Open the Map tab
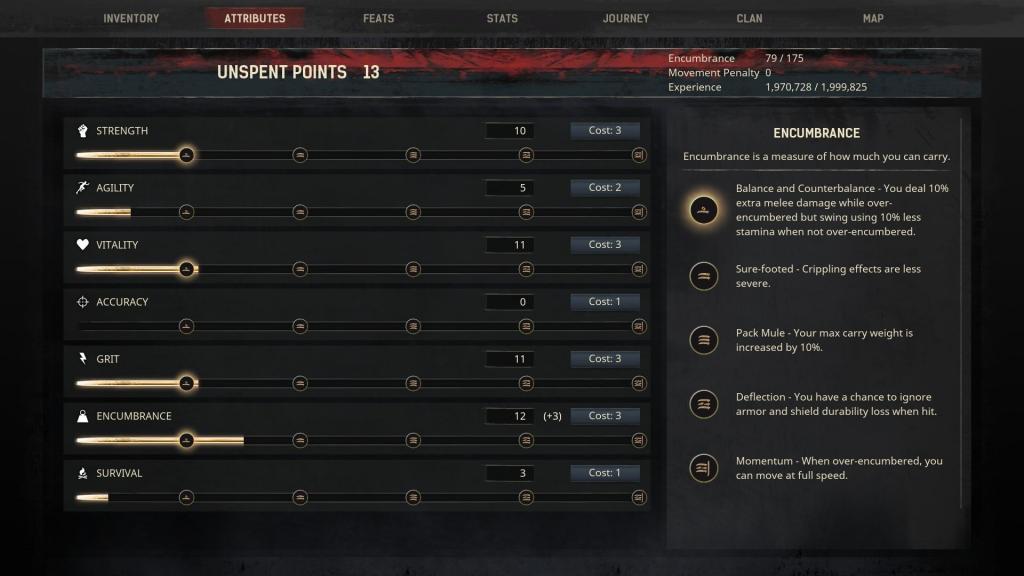The height and width of the screenshot is (576, 1024). tap(873, 18)
